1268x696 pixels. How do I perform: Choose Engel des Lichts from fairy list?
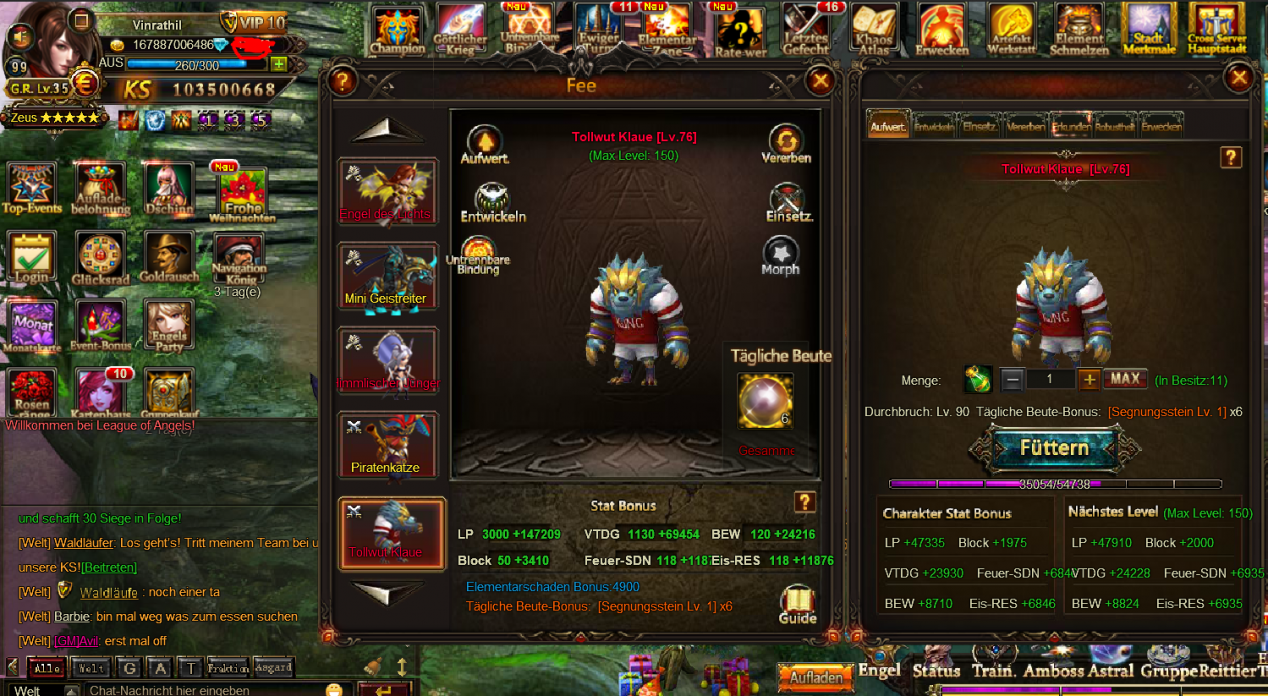coord(387,192)
